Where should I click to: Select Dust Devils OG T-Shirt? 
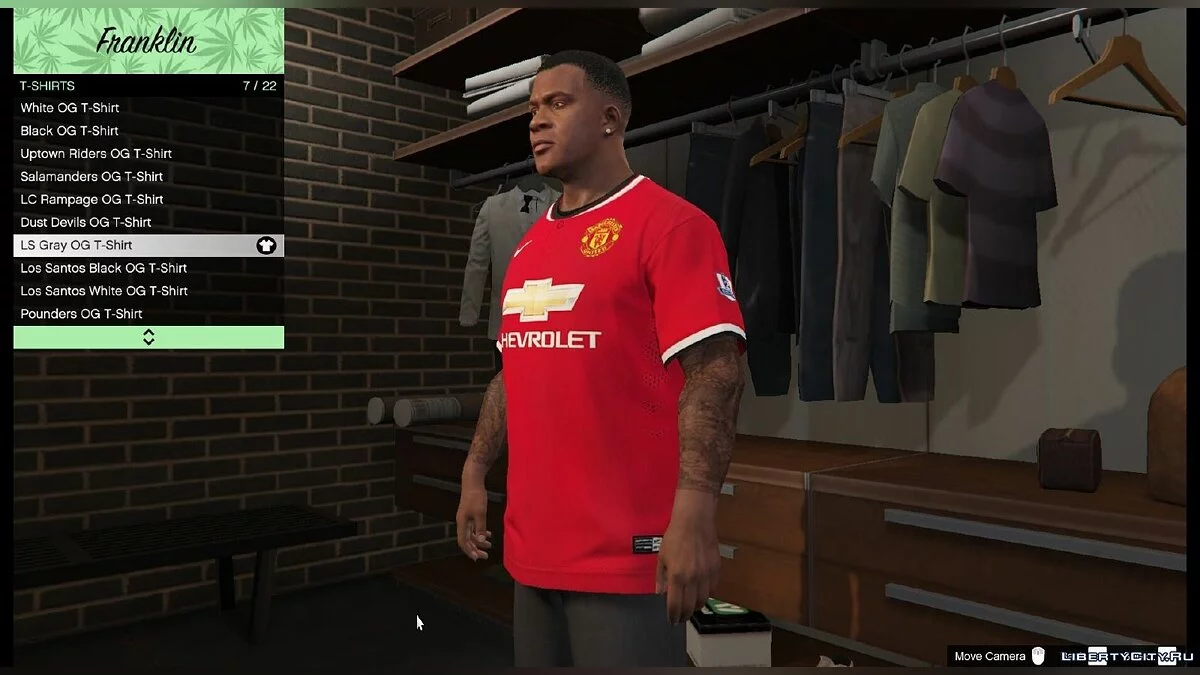(x=148, y=223)
